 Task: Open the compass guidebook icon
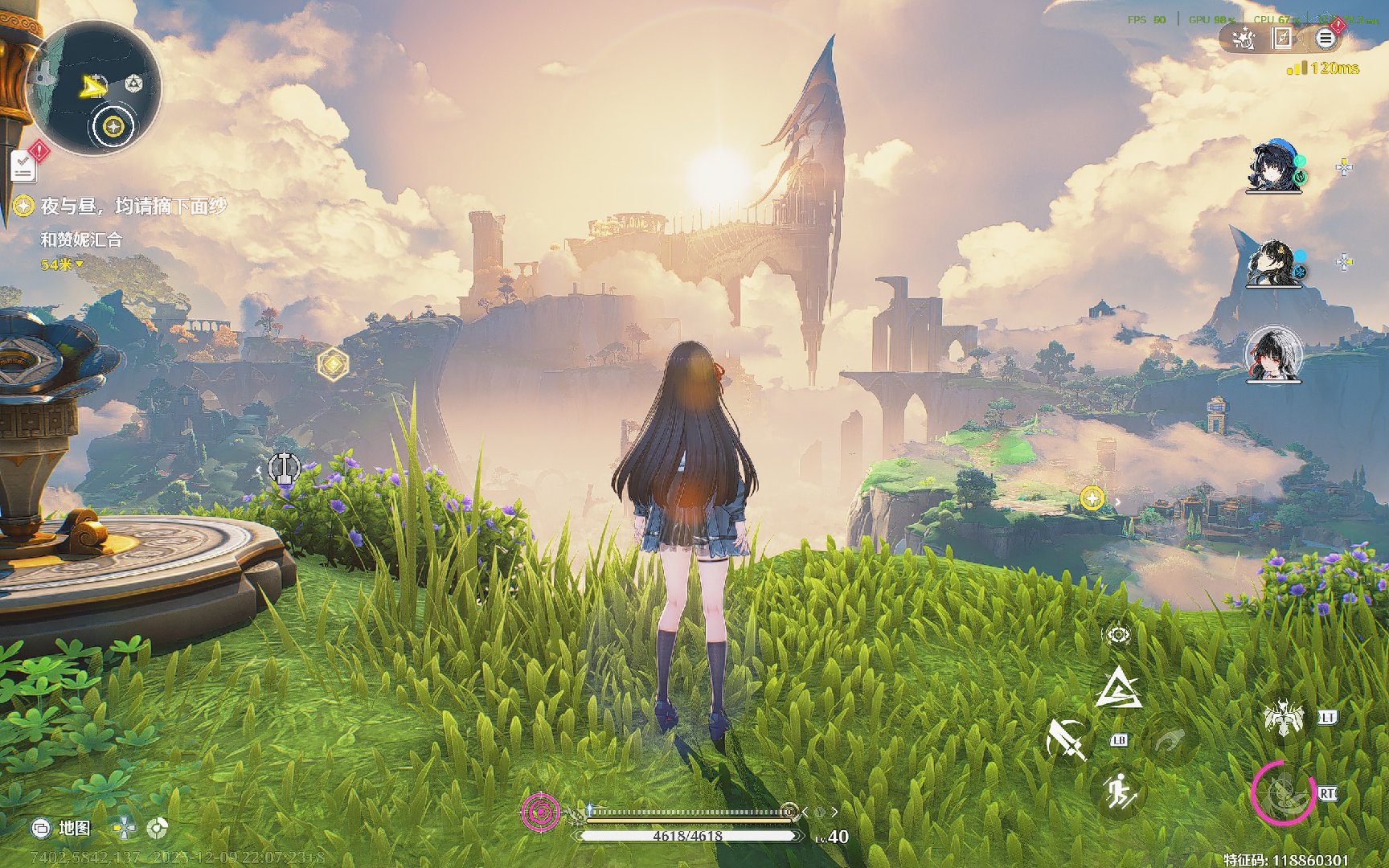1284,38
